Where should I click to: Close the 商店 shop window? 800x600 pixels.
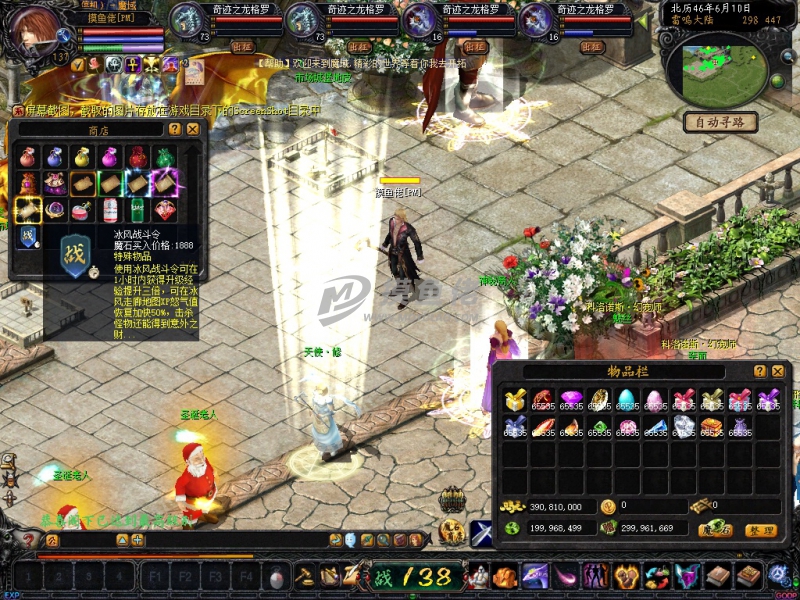tap(193, 129)
